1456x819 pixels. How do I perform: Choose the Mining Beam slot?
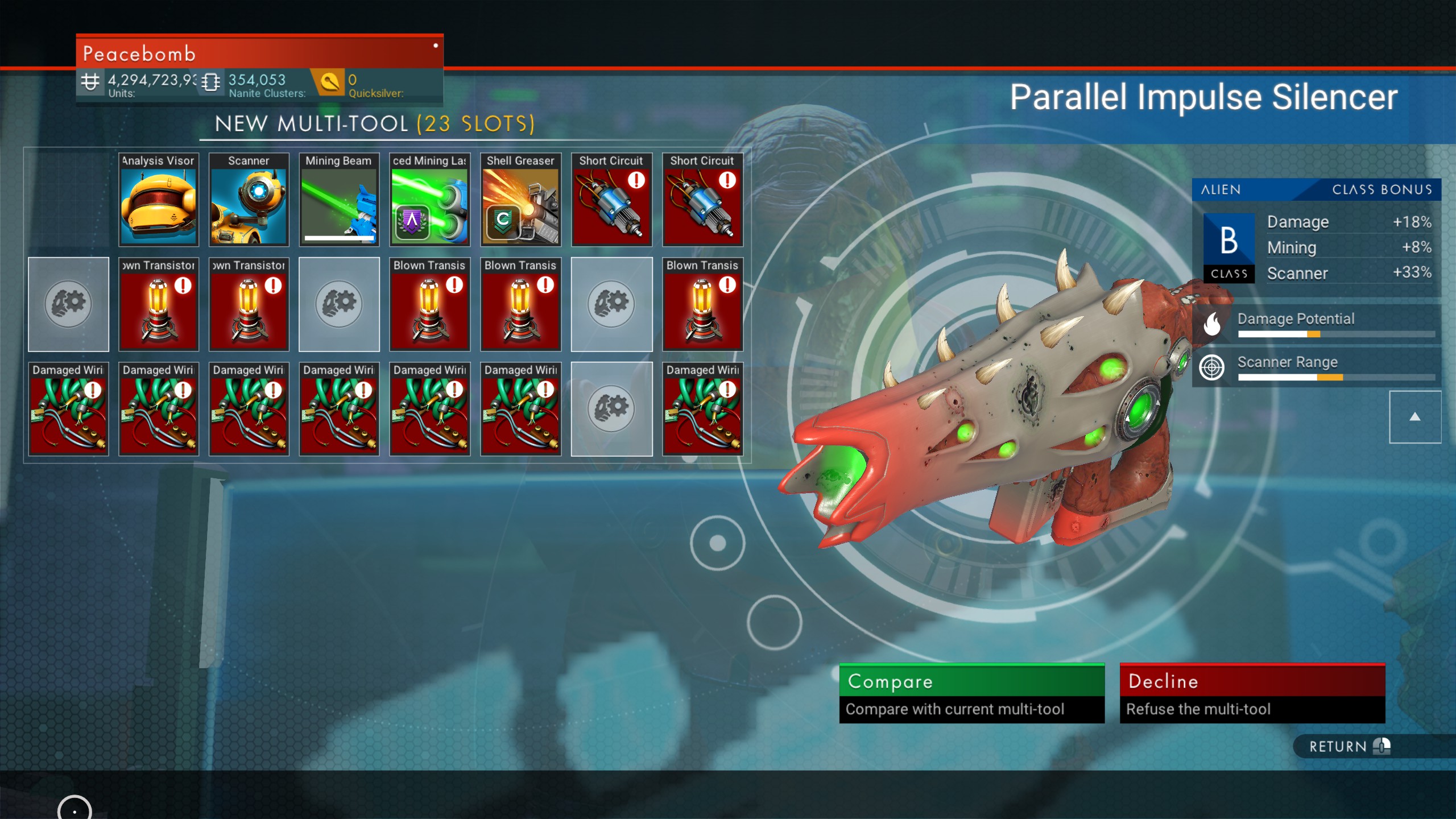339,200
